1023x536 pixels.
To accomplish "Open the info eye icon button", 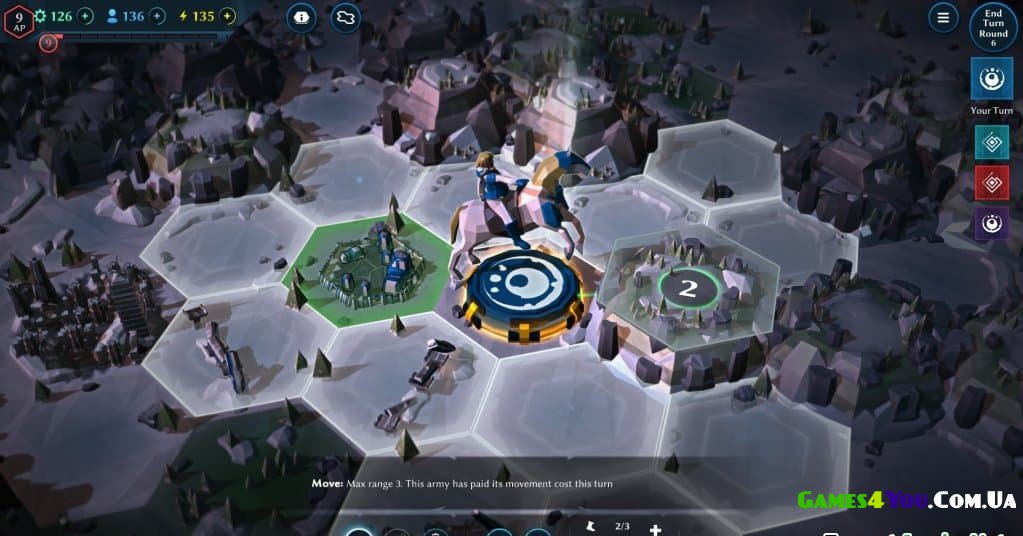I will pyautogui.click(x=301, y=18).
